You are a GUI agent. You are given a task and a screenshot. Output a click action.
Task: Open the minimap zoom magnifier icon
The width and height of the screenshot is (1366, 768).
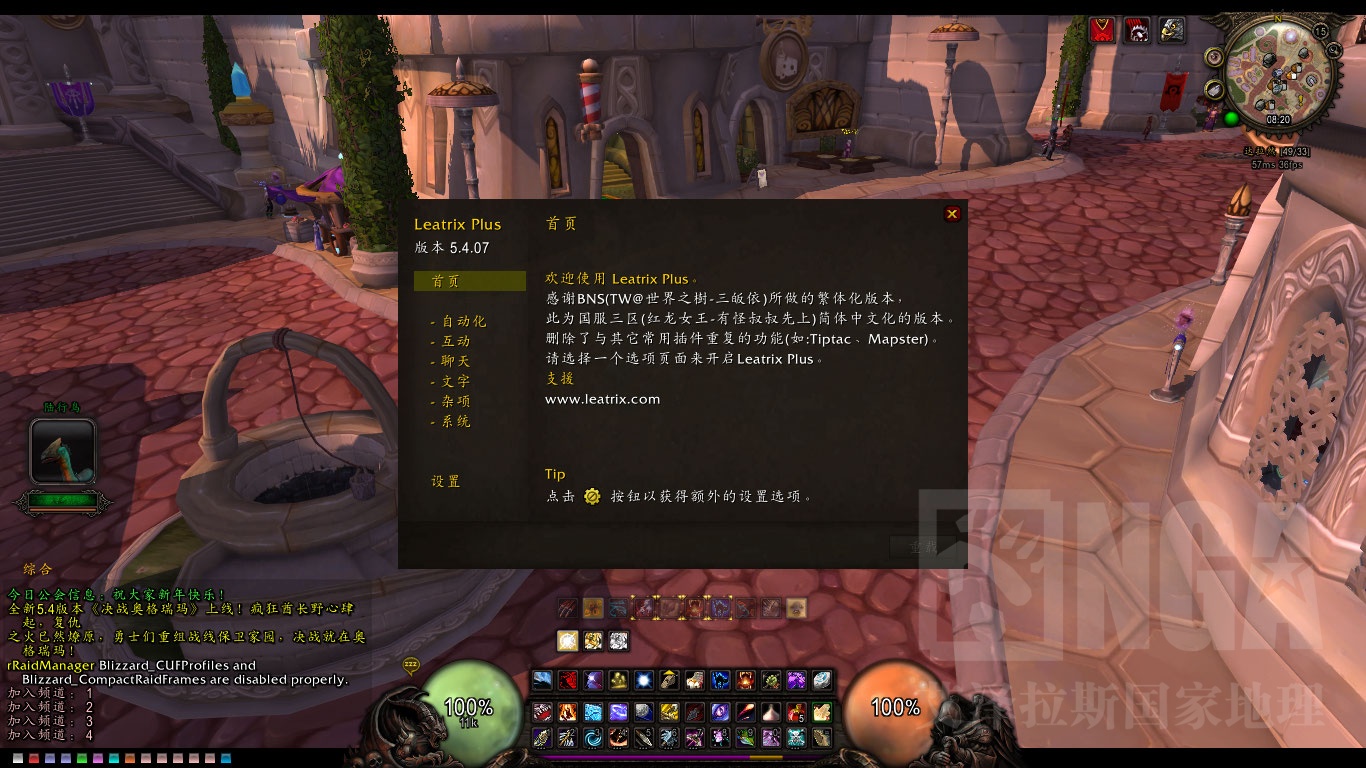1333,49
